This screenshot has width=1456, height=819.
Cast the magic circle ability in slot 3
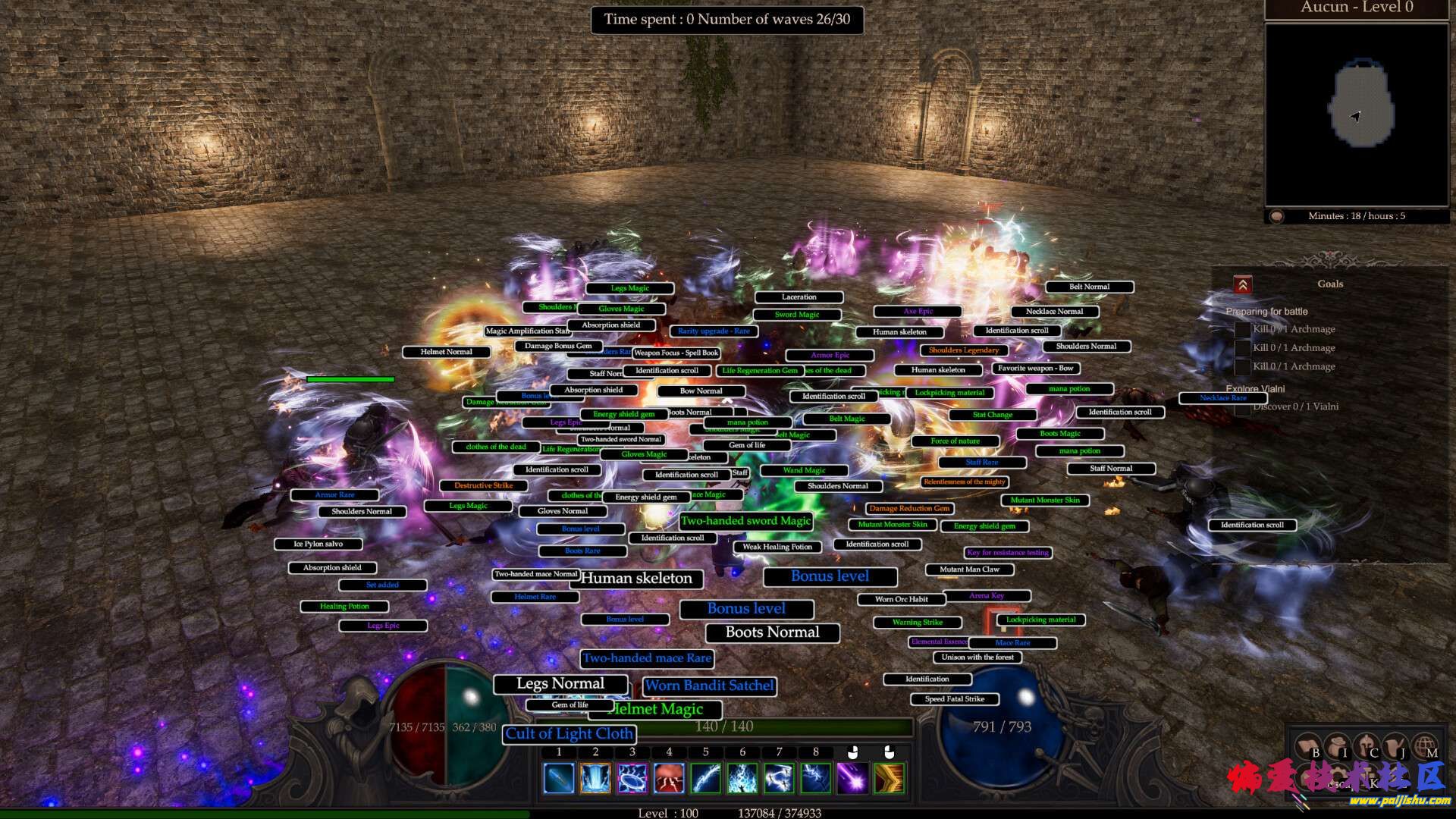pos(632,777)
